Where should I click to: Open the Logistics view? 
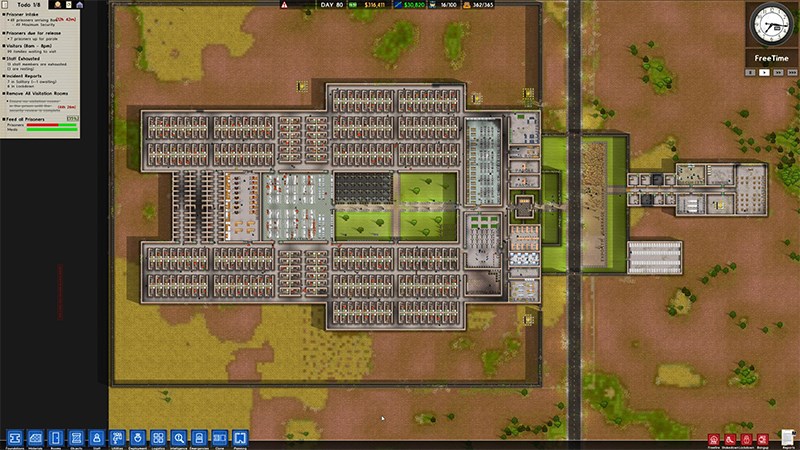point(158,437)
